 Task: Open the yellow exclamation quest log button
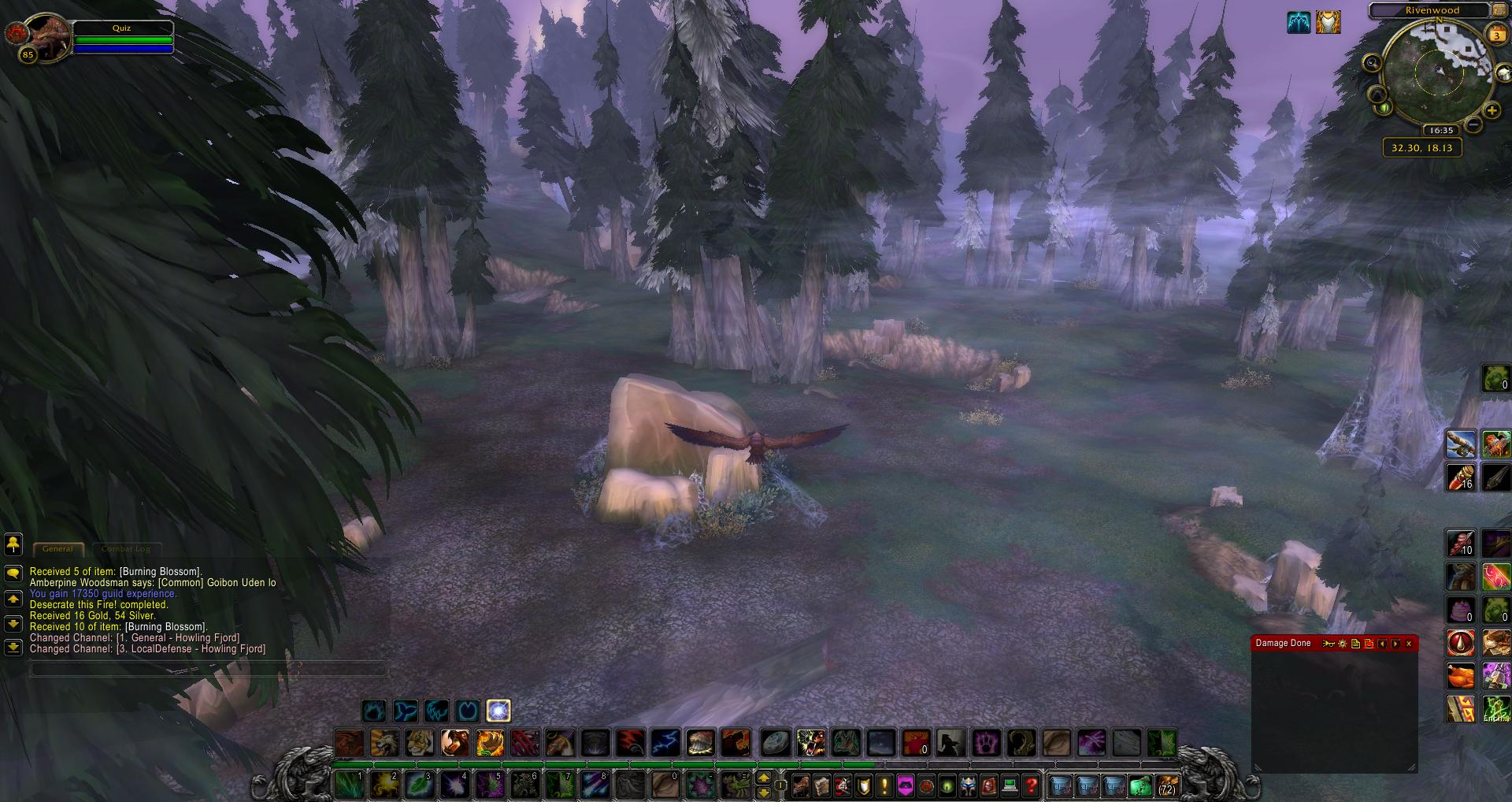coord(884,785)
